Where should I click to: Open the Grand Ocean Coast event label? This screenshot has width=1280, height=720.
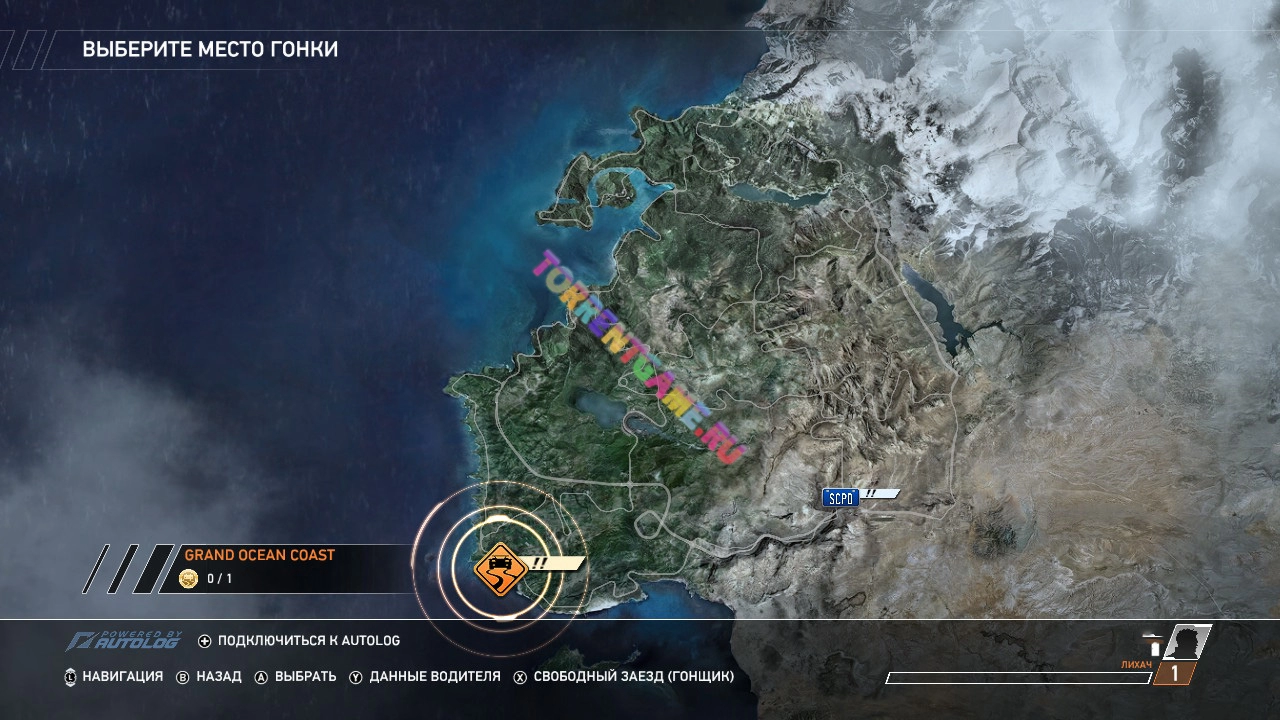coord(259,555)
